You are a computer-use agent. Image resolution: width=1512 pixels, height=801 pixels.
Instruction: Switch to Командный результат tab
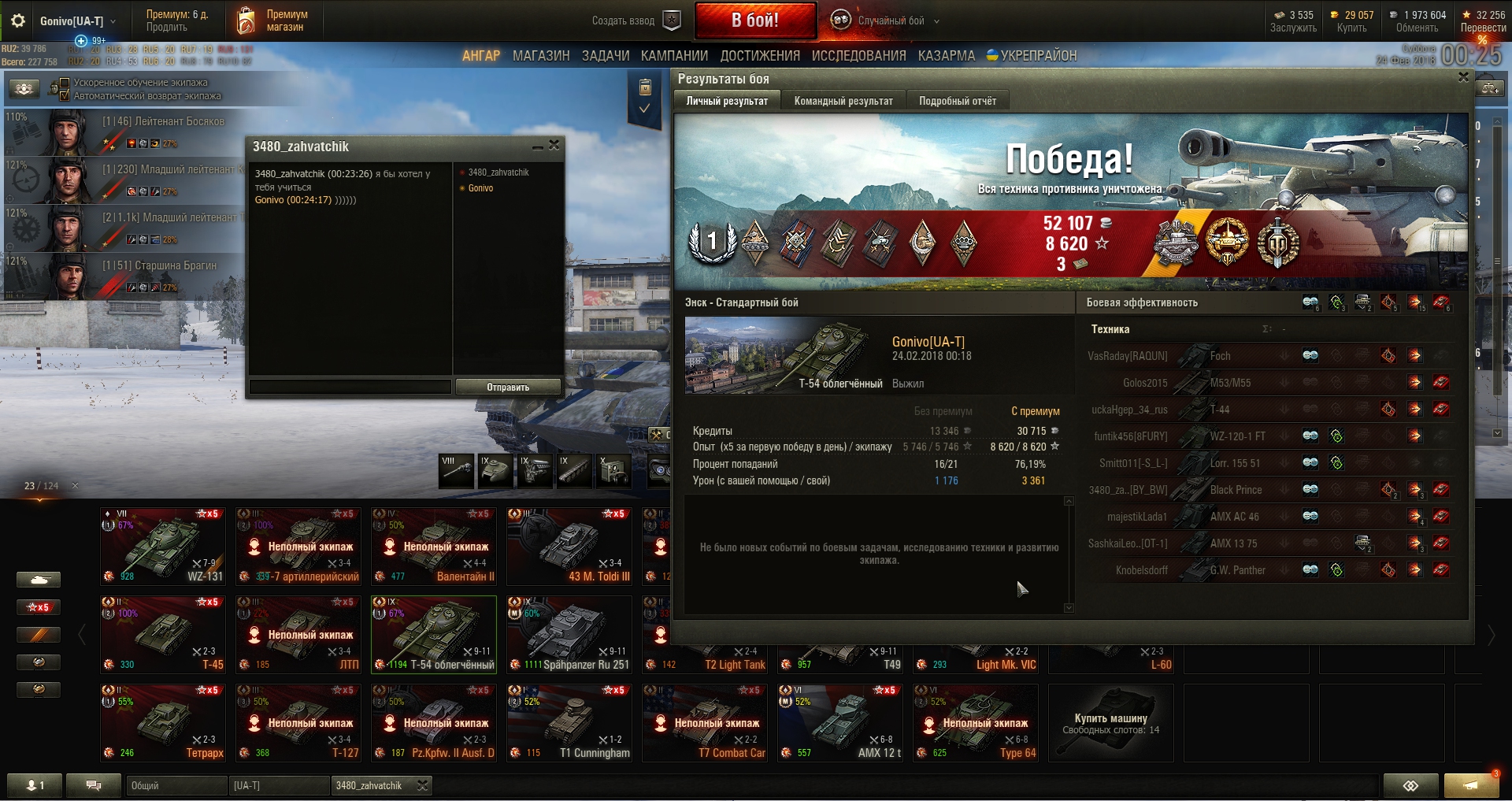tap(843, 101)
